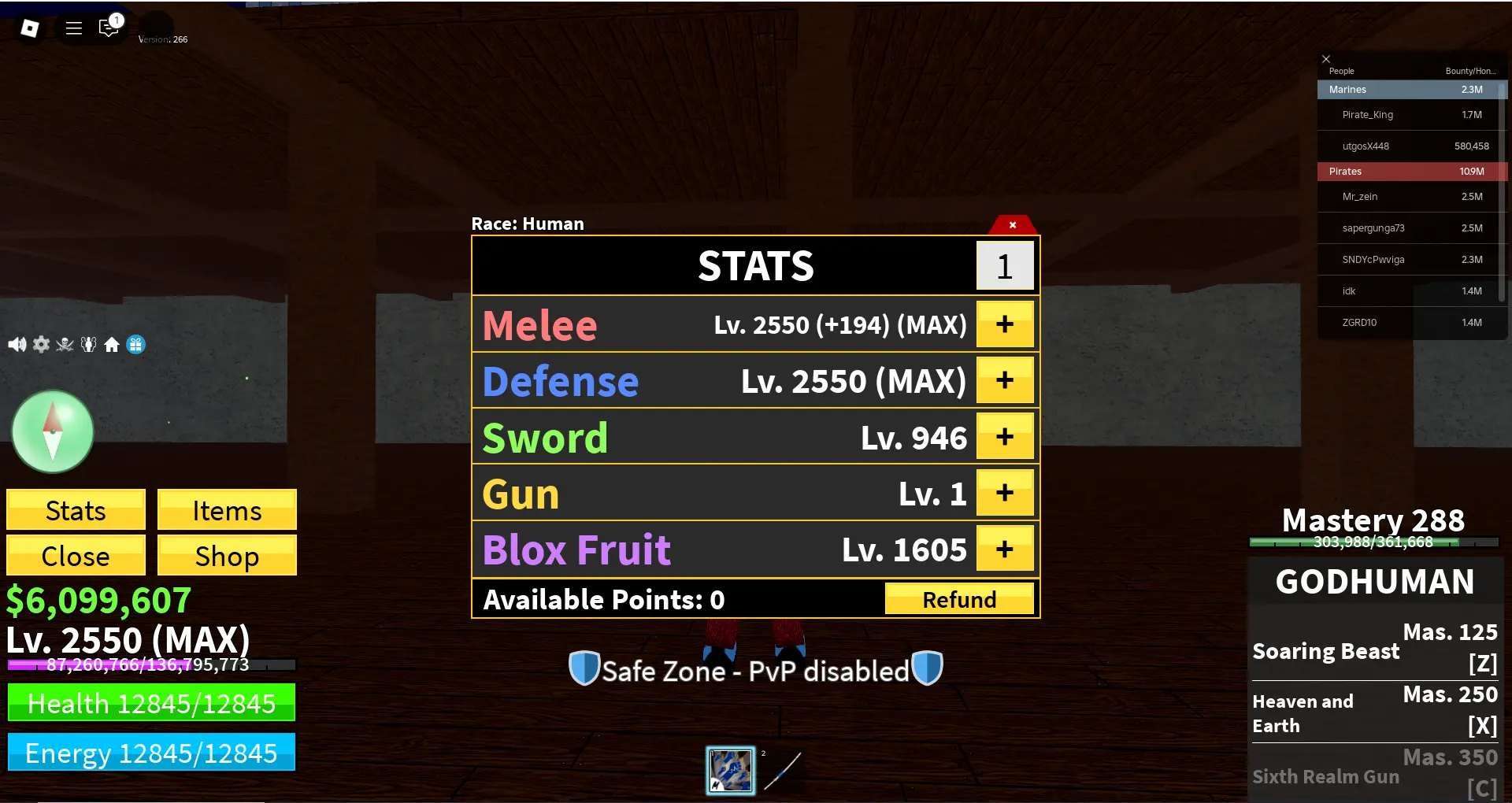Add a point to Sword stat
This screenshot has width=1512, height=803.
[1004, 436]
